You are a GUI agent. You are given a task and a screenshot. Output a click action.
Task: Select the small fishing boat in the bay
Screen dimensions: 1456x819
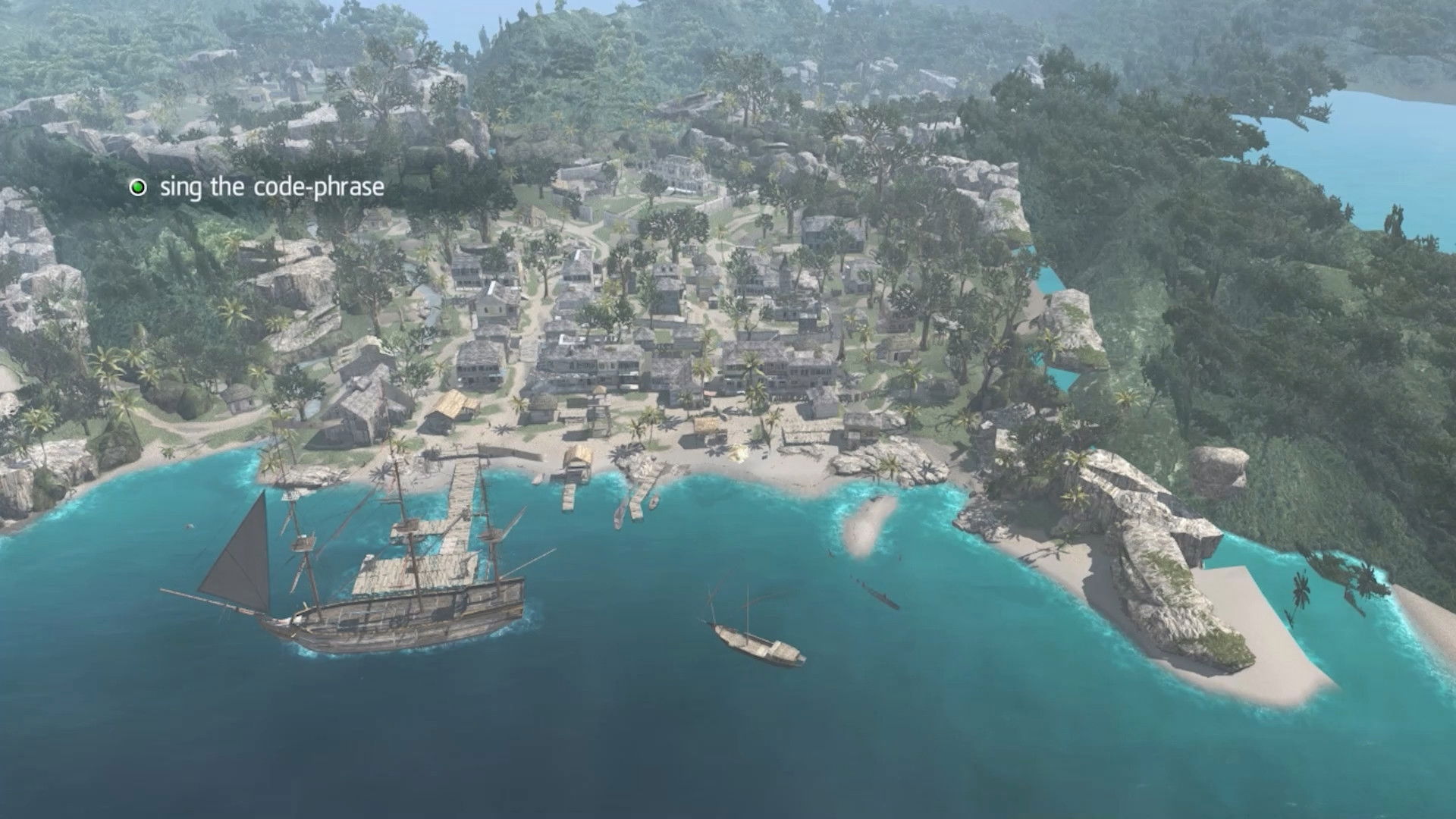pyautogui.click(x=755, y=641)
